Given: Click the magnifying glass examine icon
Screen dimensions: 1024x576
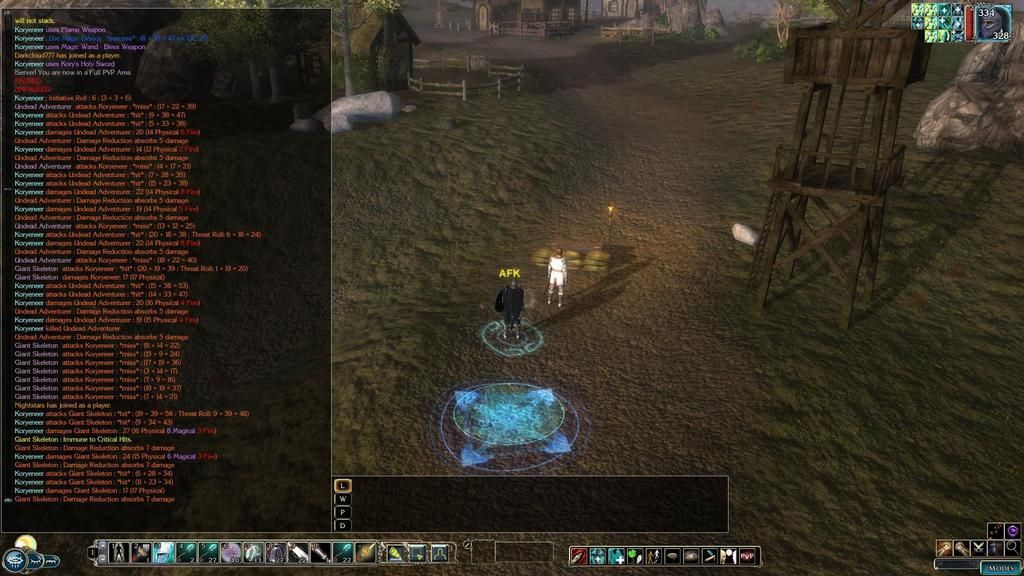Looking at the screenshot, I should tap(1011, 548).
